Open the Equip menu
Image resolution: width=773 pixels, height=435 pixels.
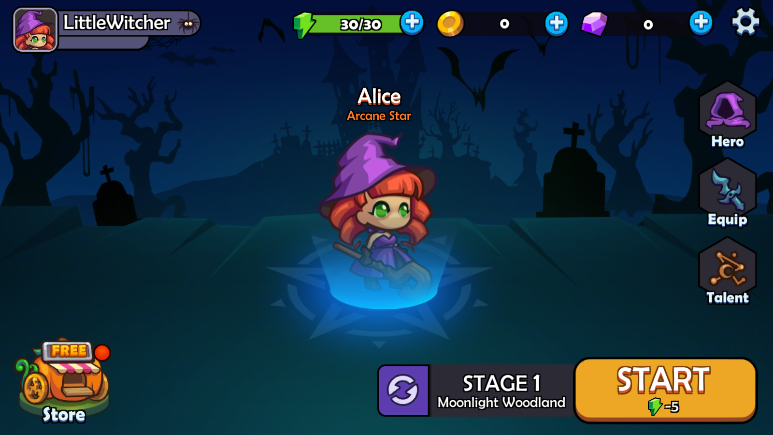click(x=727, y=192)
